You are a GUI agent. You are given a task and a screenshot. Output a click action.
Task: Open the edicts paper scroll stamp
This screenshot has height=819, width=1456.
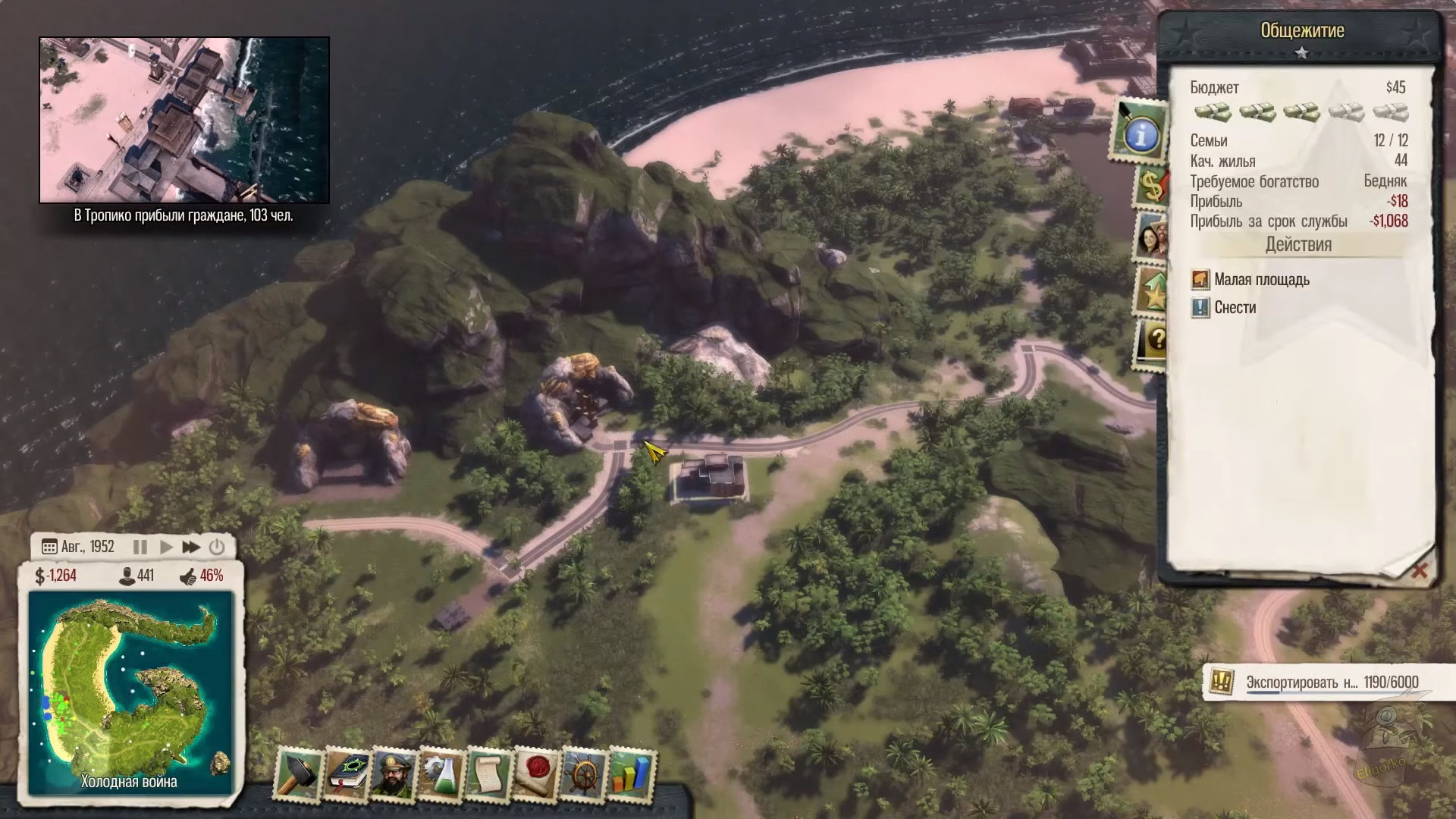pos(489,773)
